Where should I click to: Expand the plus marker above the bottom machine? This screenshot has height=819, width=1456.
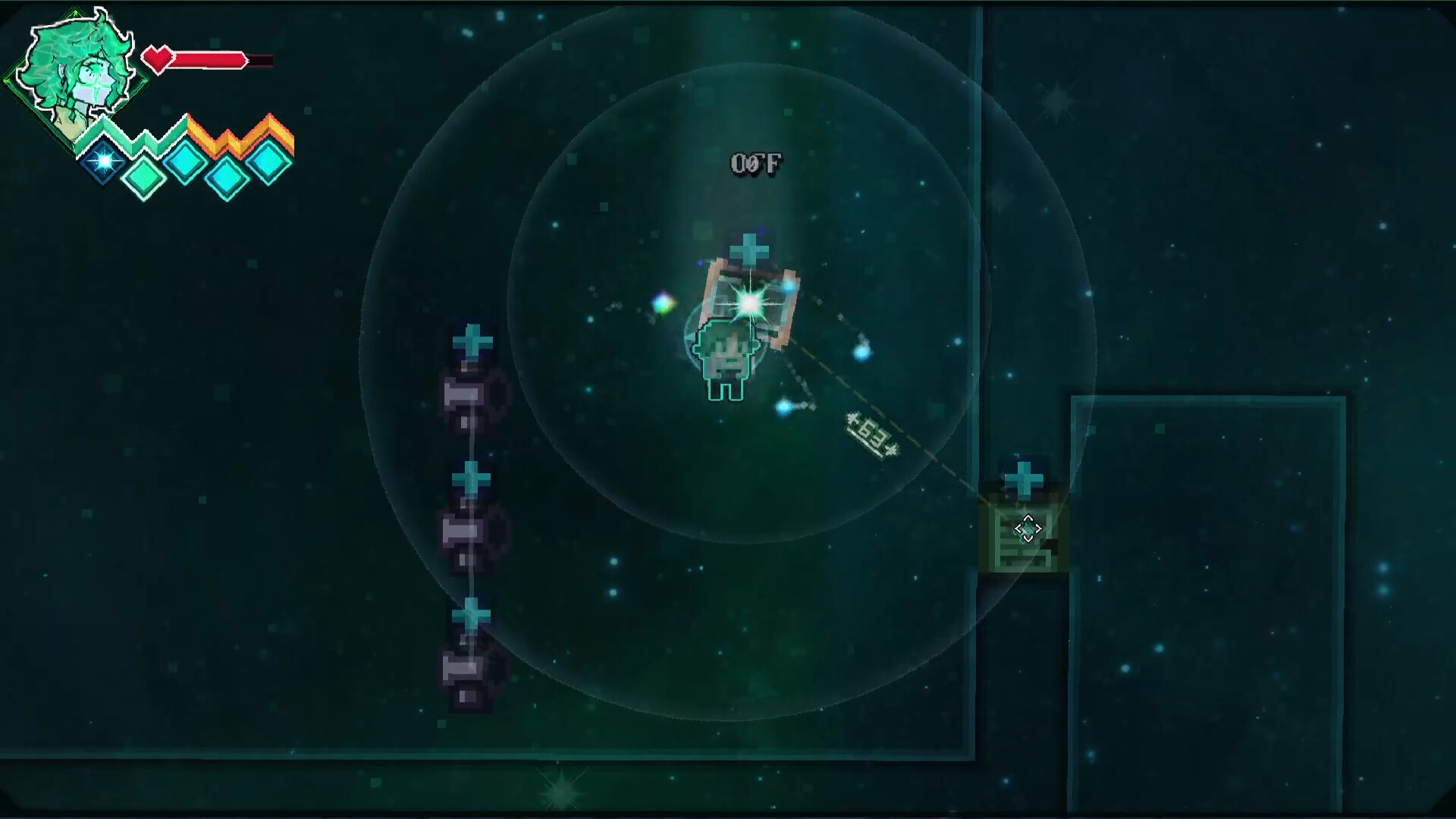coord(470,616)
